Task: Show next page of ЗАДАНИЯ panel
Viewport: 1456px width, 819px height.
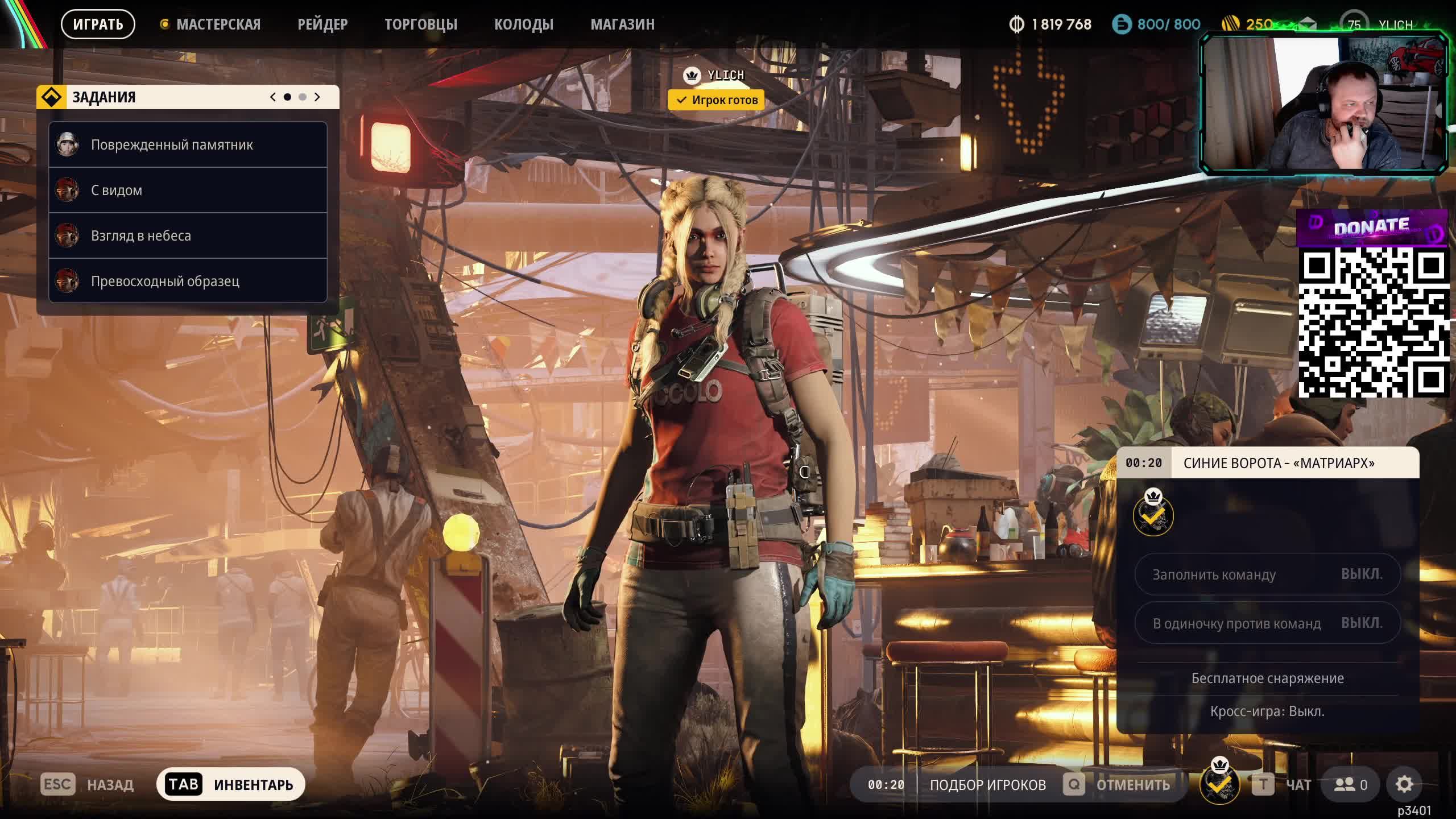Action: pyautogui.click(x=317, y=97)
